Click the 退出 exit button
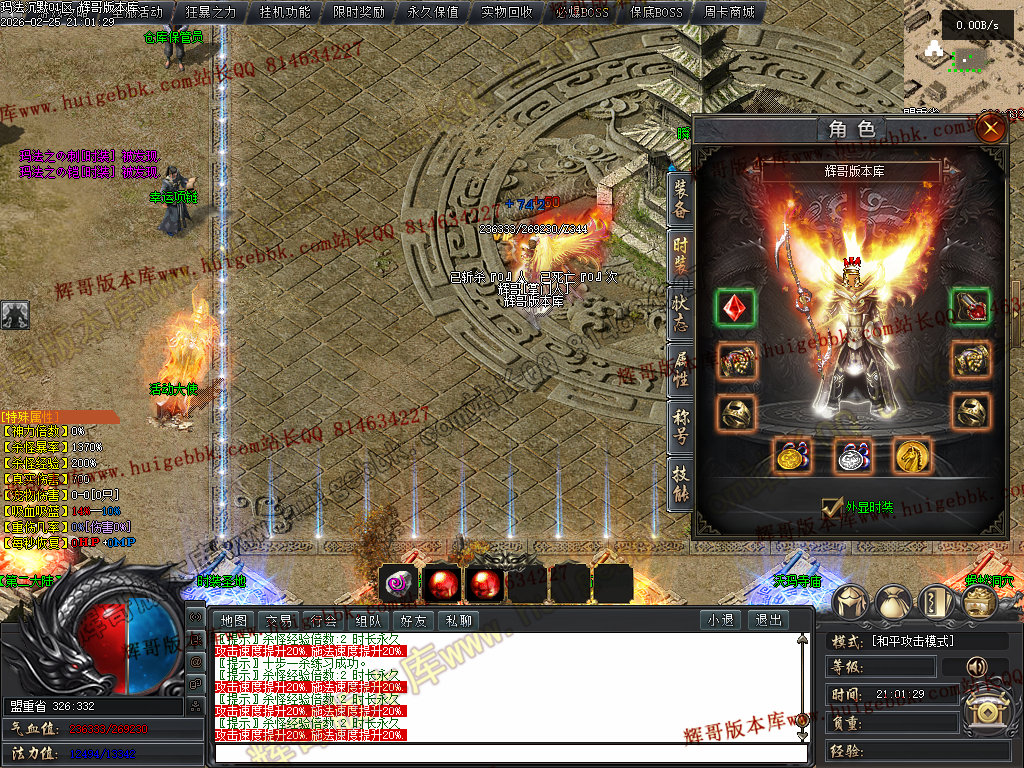 pyautogui.click(x=769, y=620)
